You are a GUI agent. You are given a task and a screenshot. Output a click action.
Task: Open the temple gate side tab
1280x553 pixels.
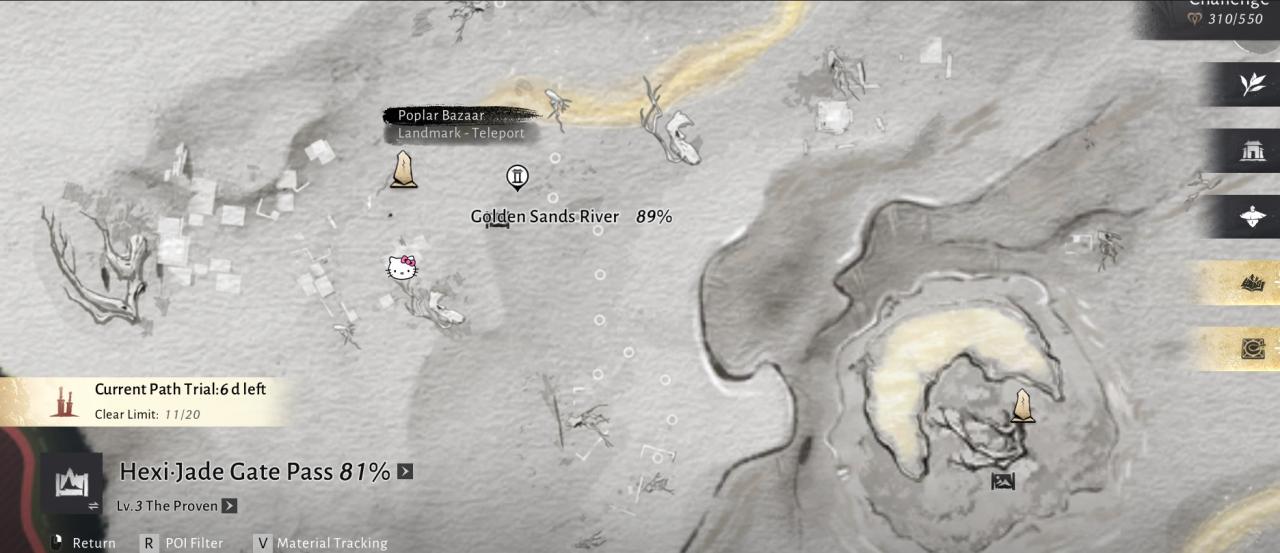1252,151
